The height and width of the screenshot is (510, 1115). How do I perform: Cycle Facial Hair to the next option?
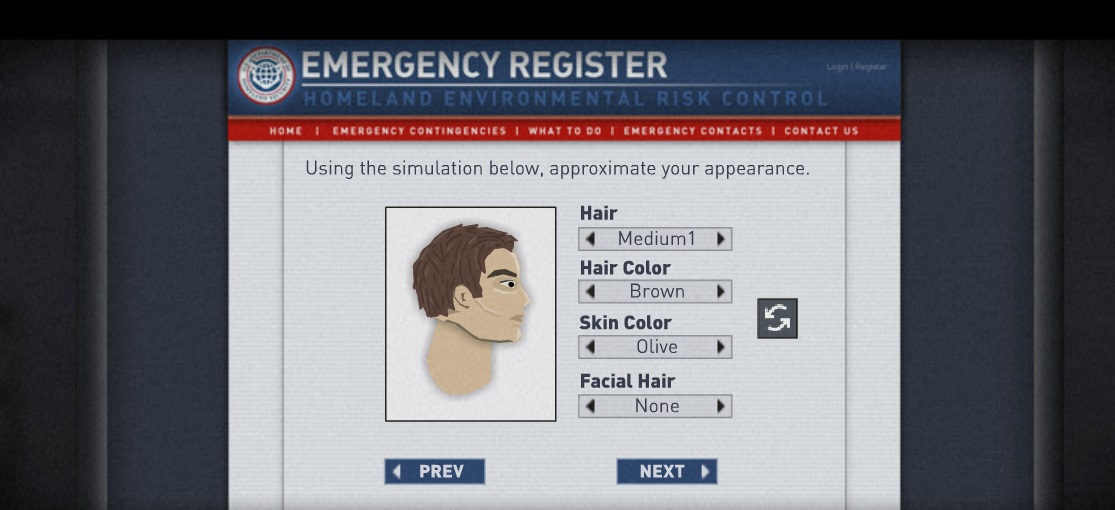(721, 406)
